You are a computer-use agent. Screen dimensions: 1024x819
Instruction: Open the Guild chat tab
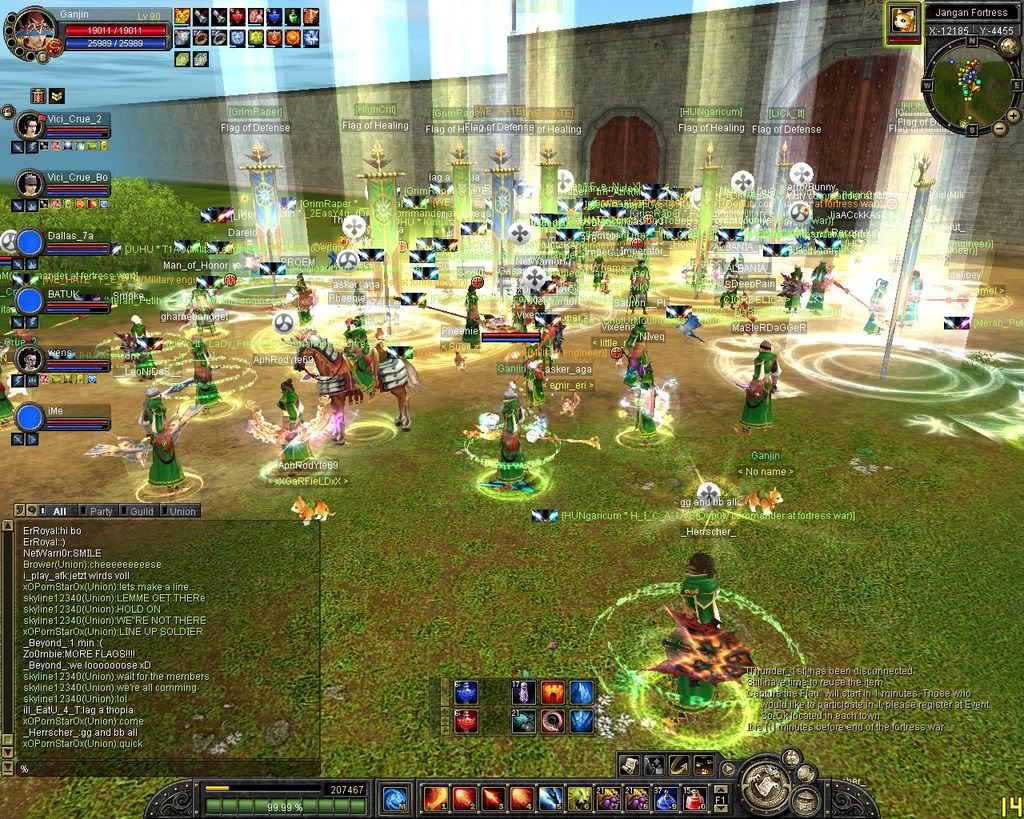point(141,511)
